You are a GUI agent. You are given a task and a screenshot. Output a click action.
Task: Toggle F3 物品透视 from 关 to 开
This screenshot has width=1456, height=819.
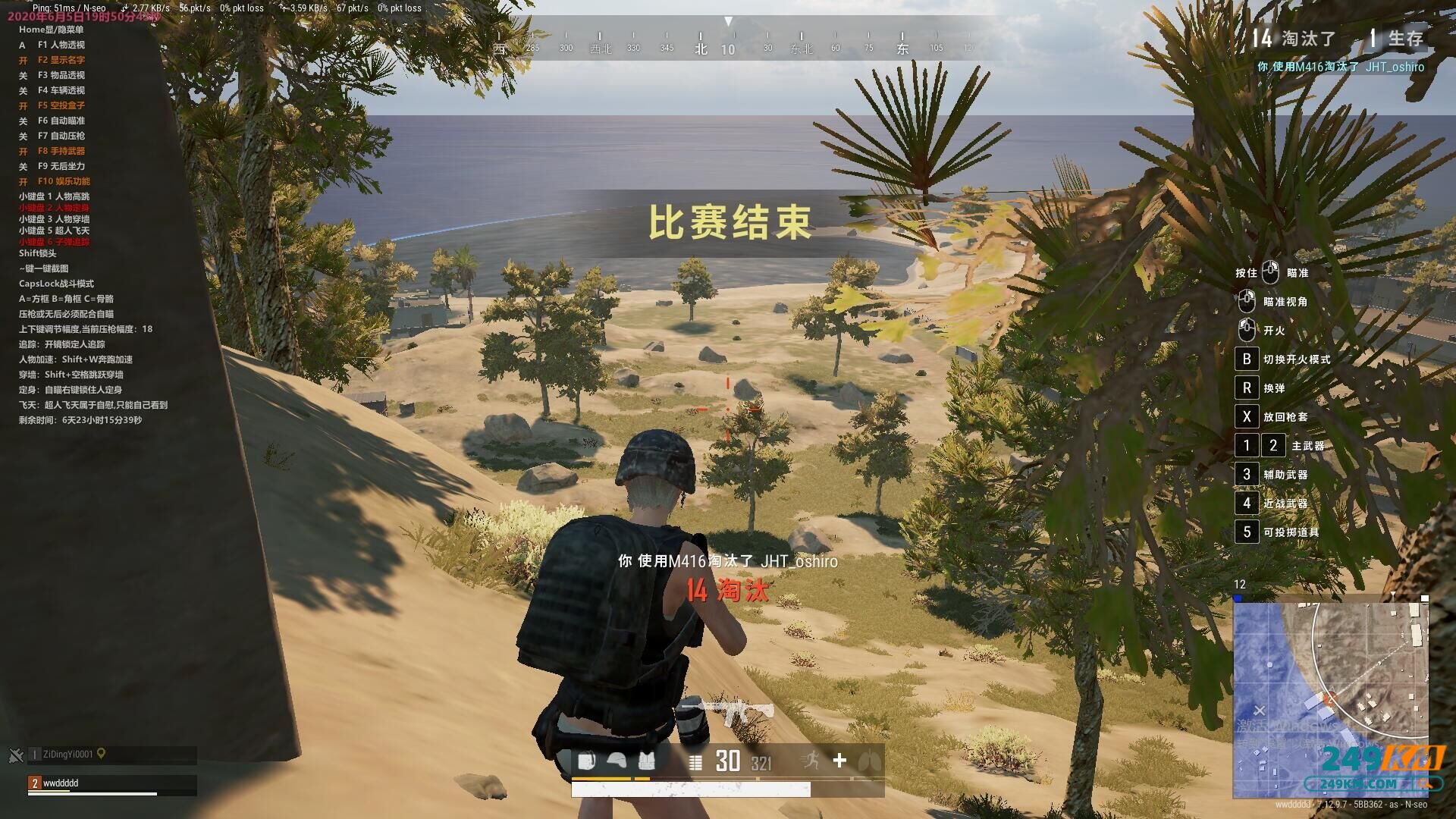[x=61, y=75]
